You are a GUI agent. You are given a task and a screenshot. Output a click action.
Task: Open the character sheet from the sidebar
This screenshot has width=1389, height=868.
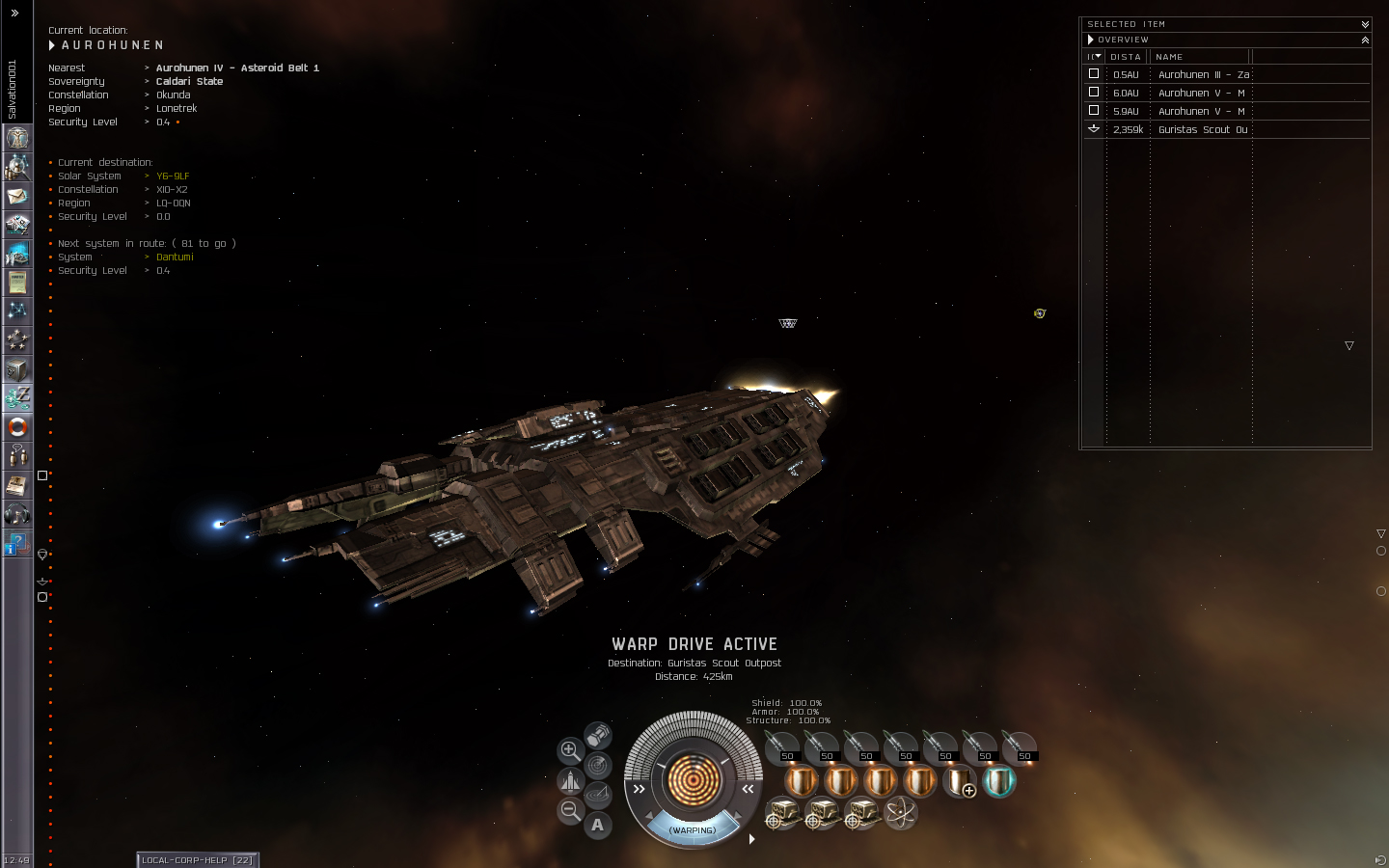pos(17,138)
